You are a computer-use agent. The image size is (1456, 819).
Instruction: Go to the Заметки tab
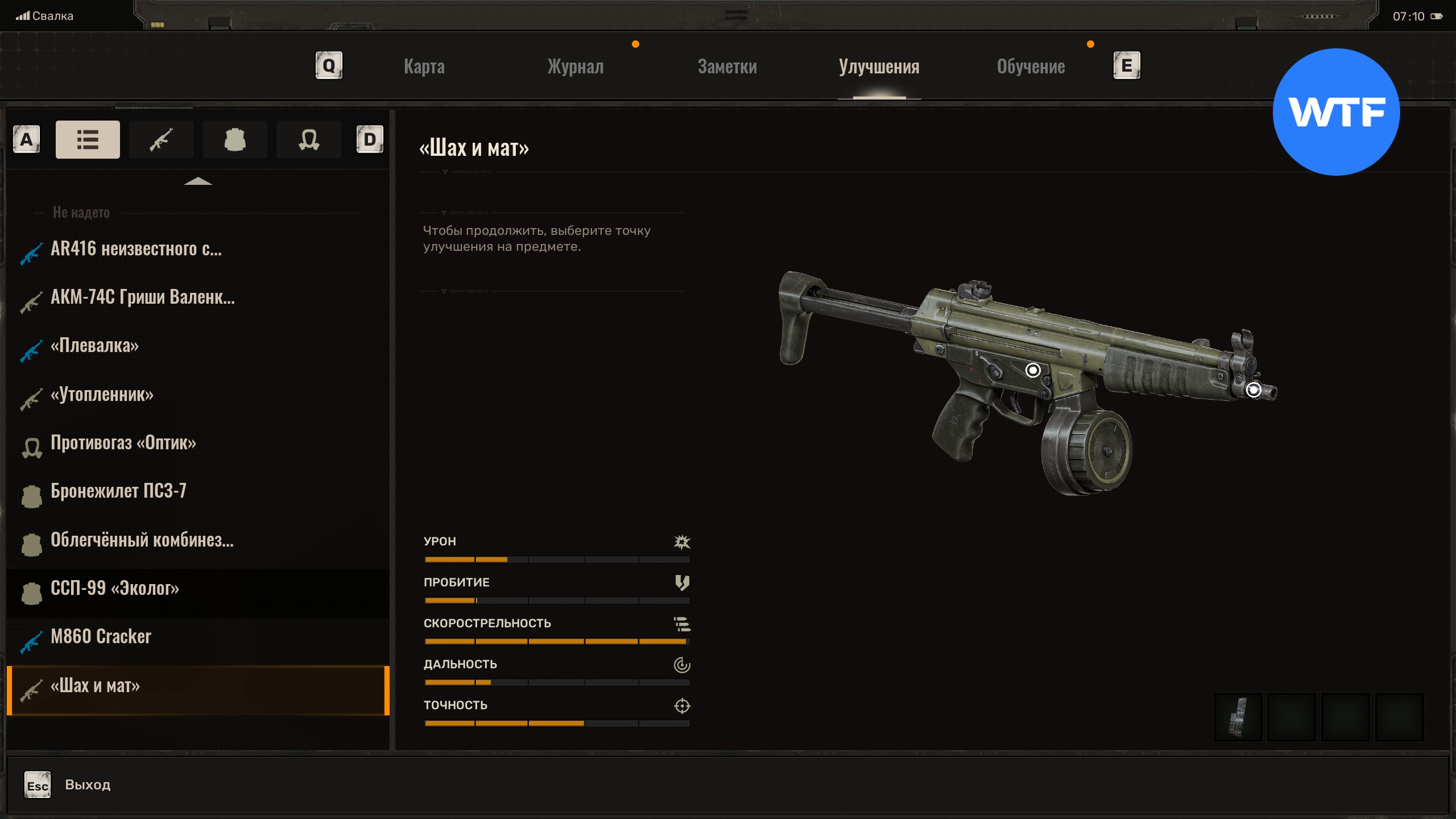(x=727, y=67)
